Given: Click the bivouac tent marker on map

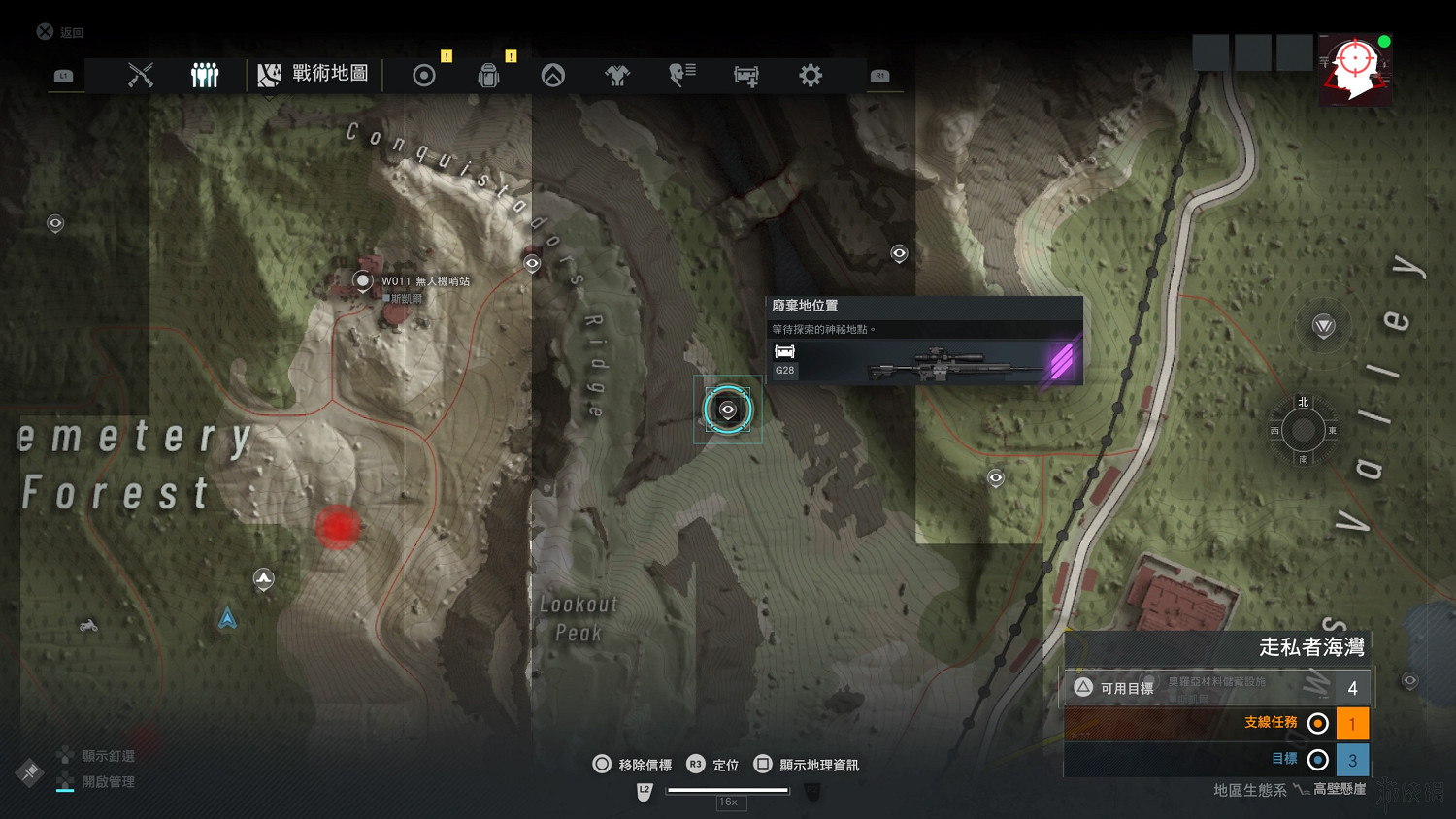Looking at the screenshot, I should tap(263, 579).
